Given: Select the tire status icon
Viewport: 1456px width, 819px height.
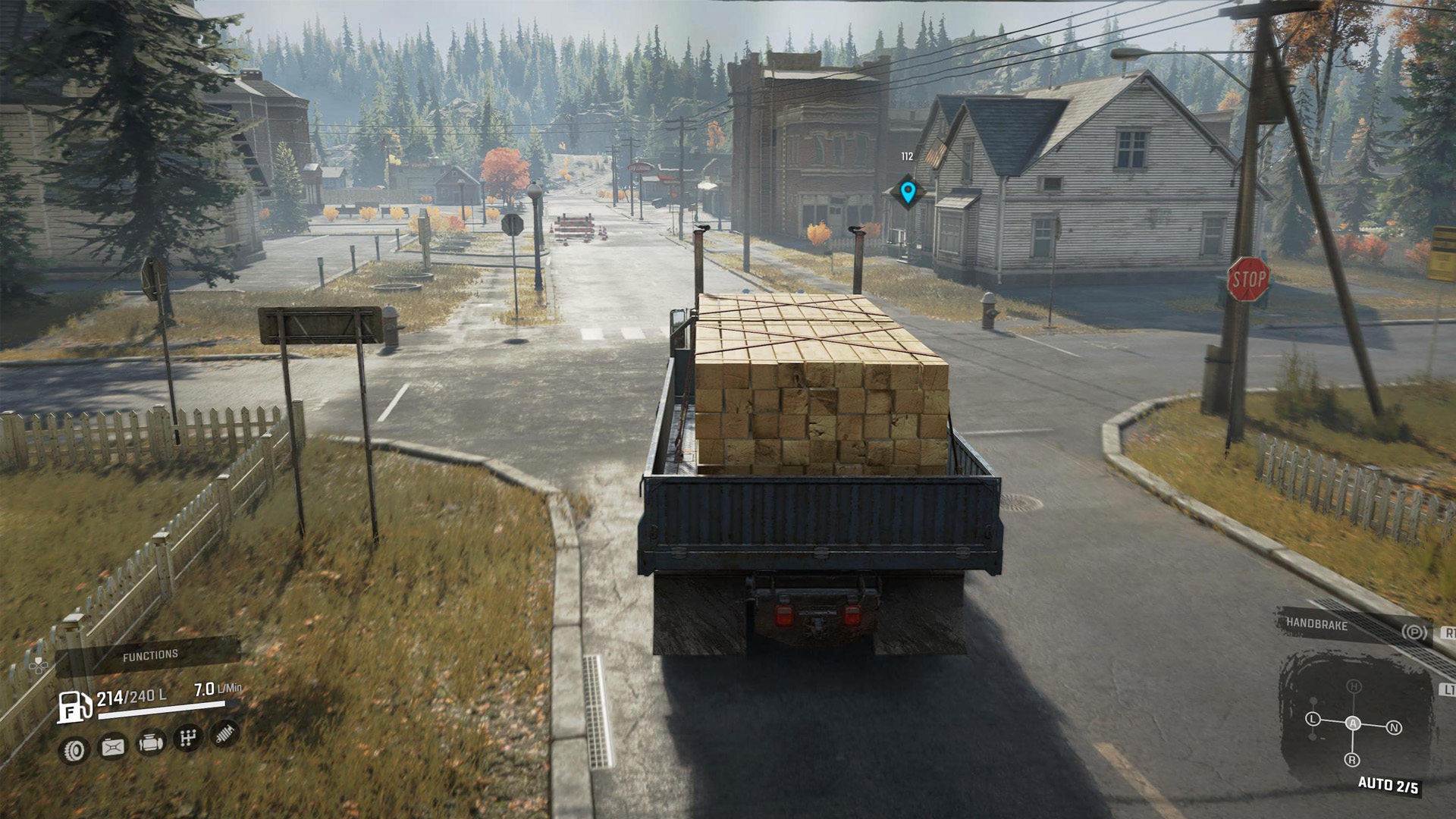Looking at the screenshot, I should 74,750.
